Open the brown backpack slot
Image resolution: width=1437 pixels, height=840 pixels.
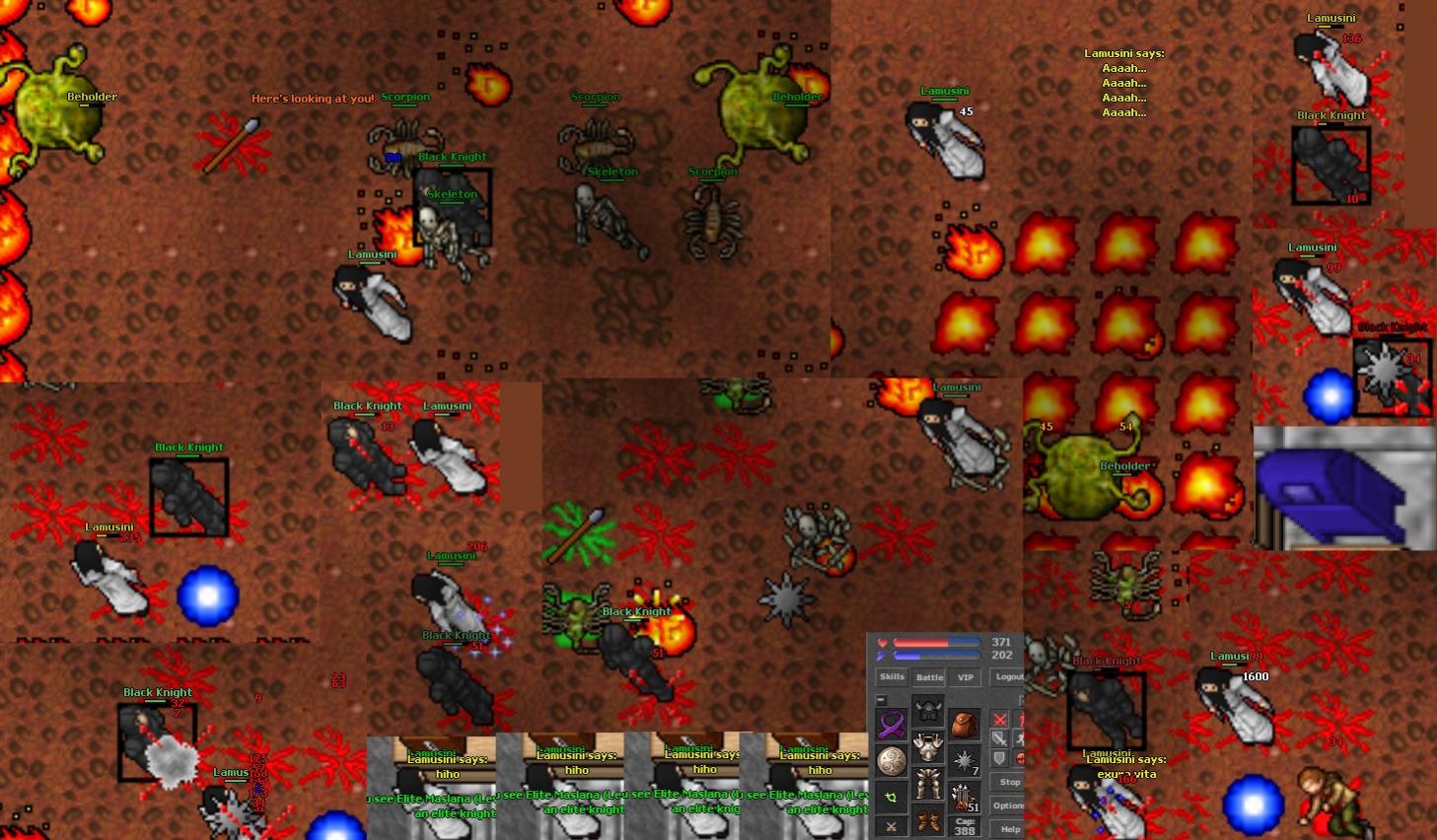(965, 725)
